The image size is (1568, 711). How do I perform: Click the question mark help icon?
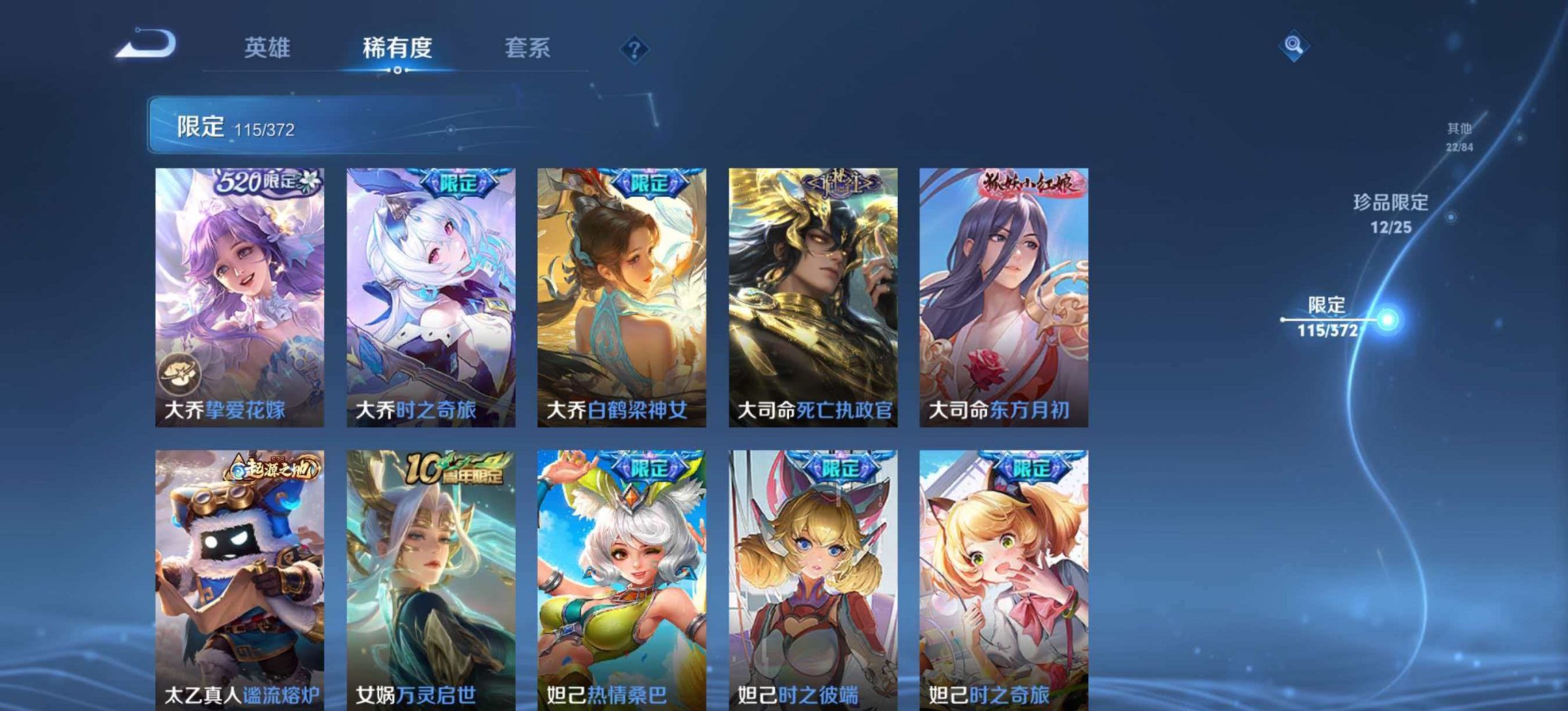[x=635, y=48]
